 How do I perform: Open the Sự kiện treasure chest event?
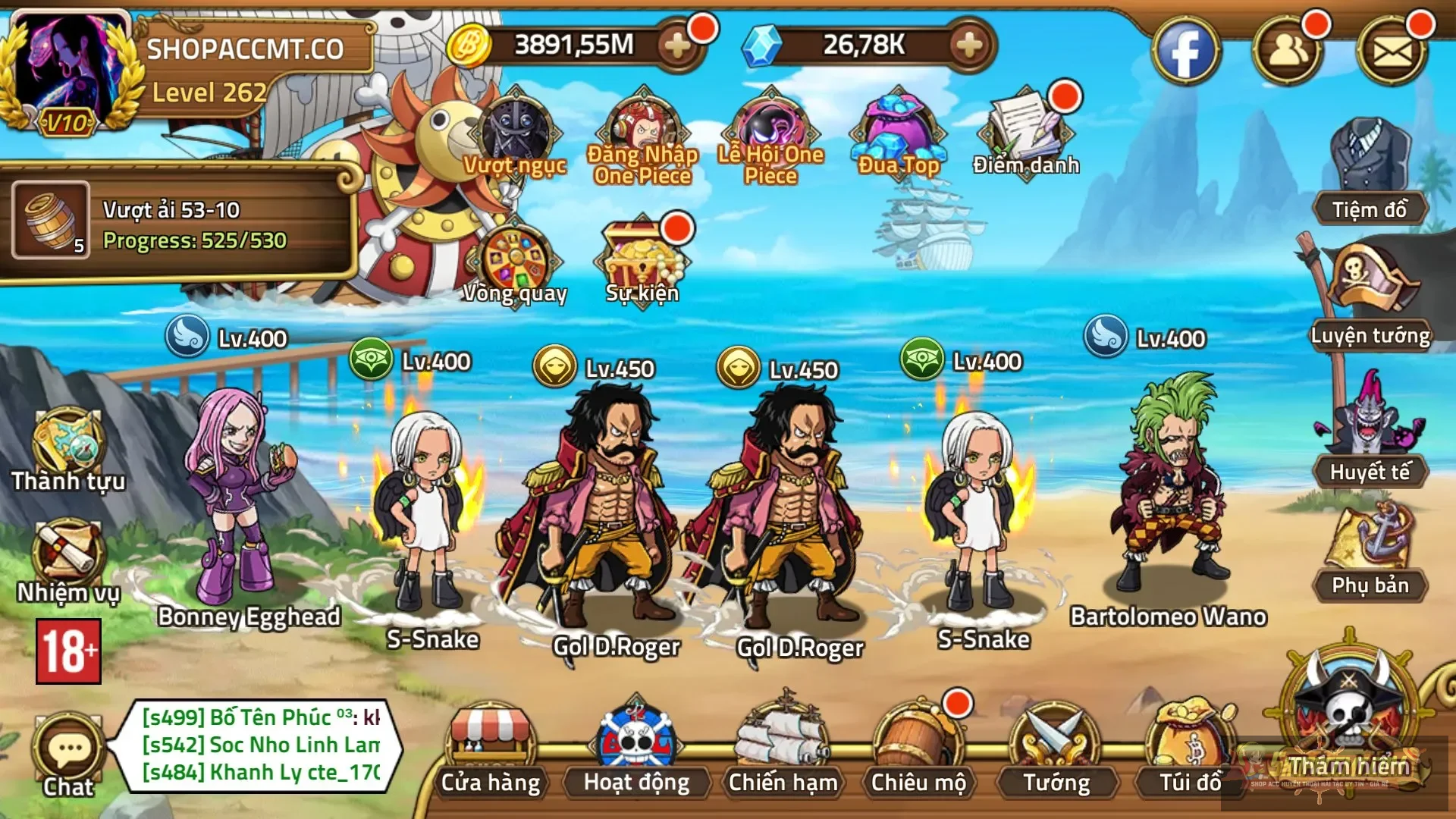coord(642,262)
